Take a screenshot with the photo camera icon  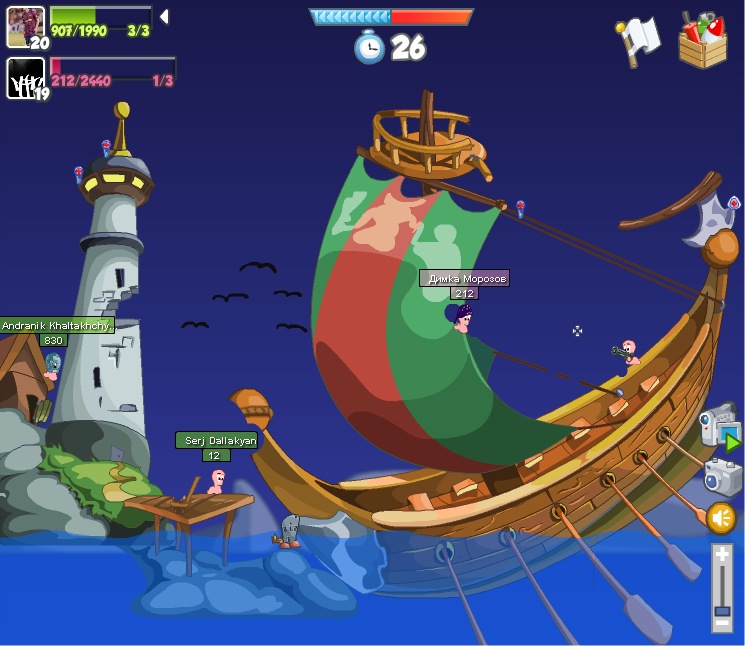[722, 477]
